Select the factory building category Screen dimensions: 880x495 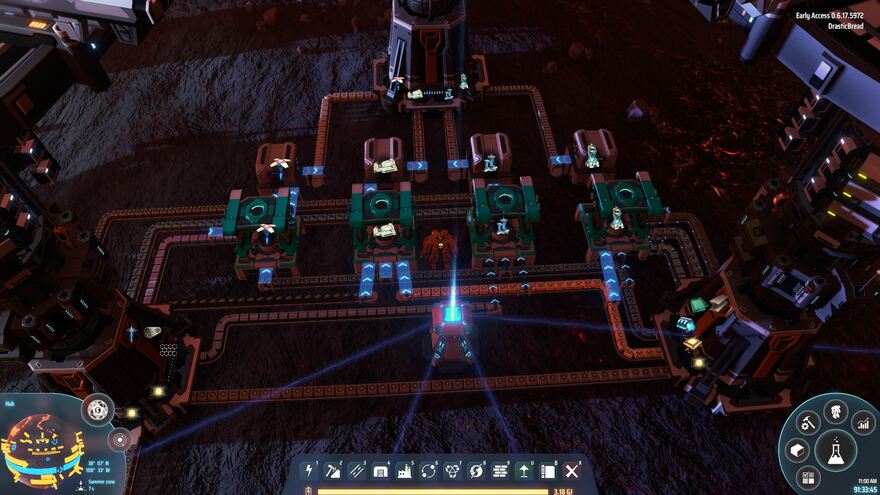click(405, 470)
